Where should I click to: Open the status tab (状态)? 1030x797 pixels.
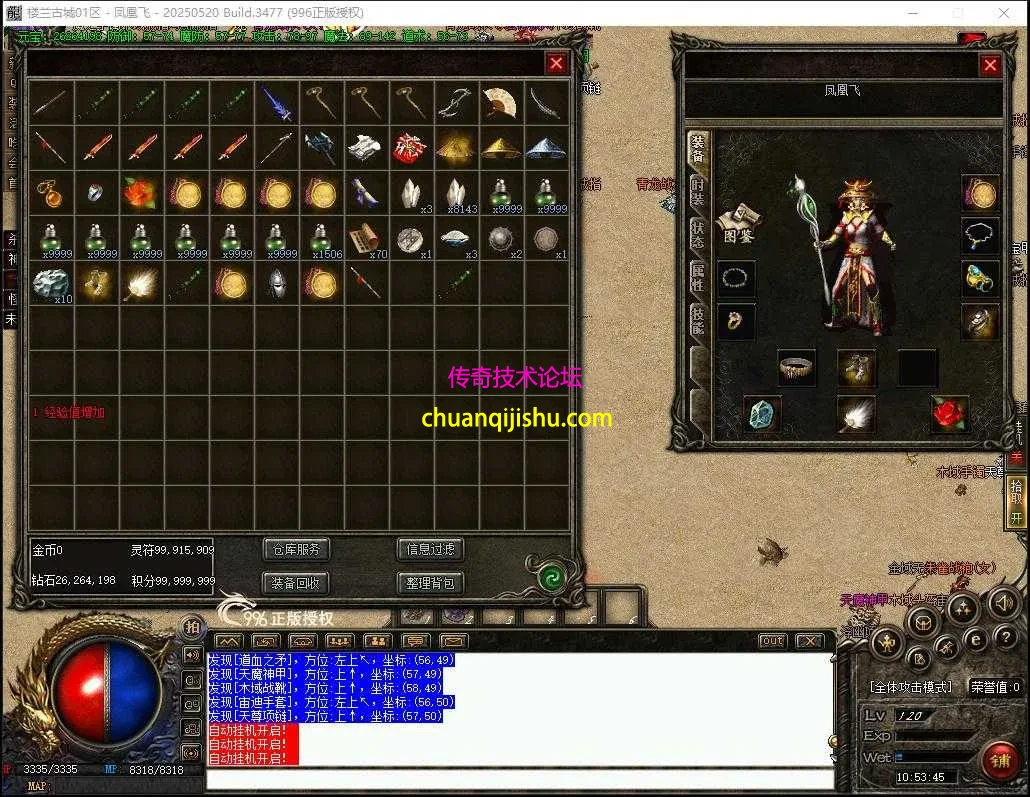(x=698, y=234)
